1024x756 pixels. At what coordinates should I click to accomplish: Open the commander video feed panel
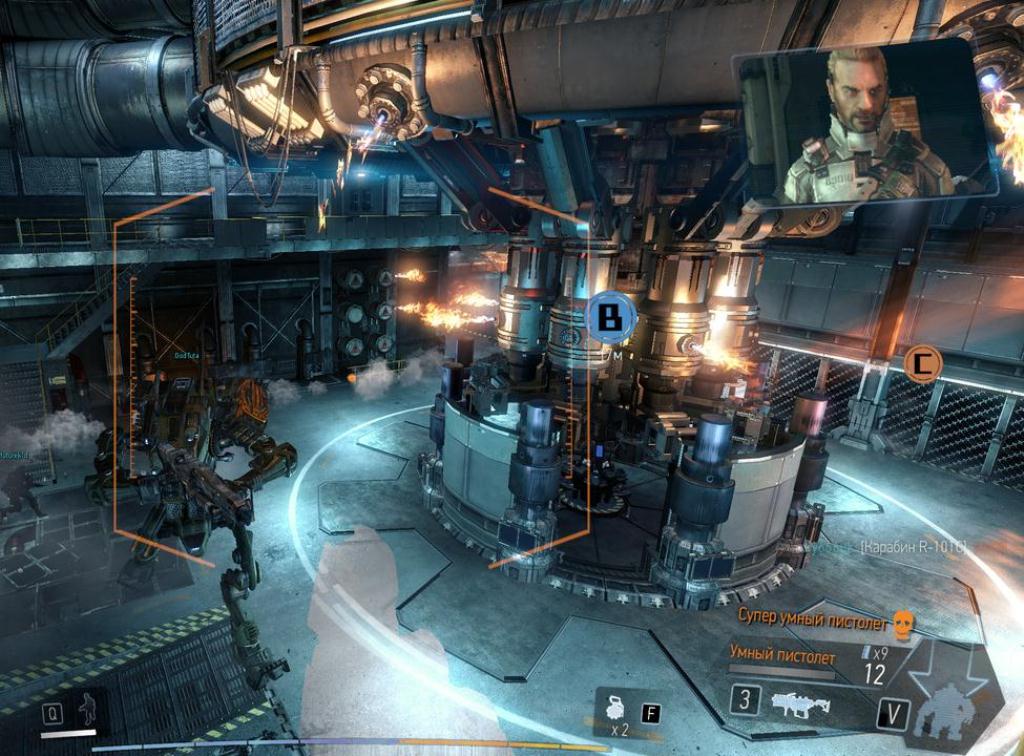(x=865, y=122)
